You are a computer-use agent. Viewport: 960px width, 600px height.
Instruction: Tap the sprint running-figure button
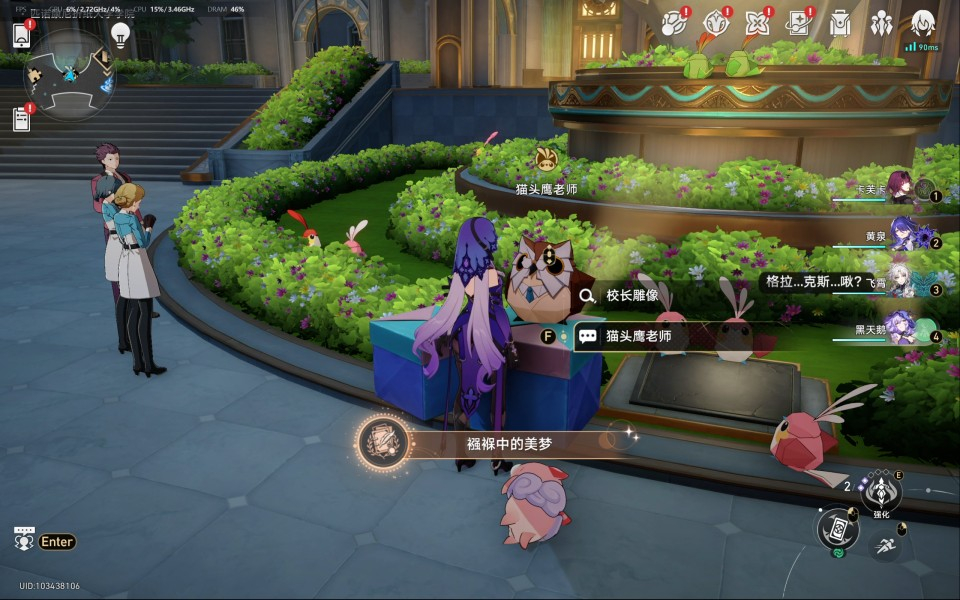(884, 545)
